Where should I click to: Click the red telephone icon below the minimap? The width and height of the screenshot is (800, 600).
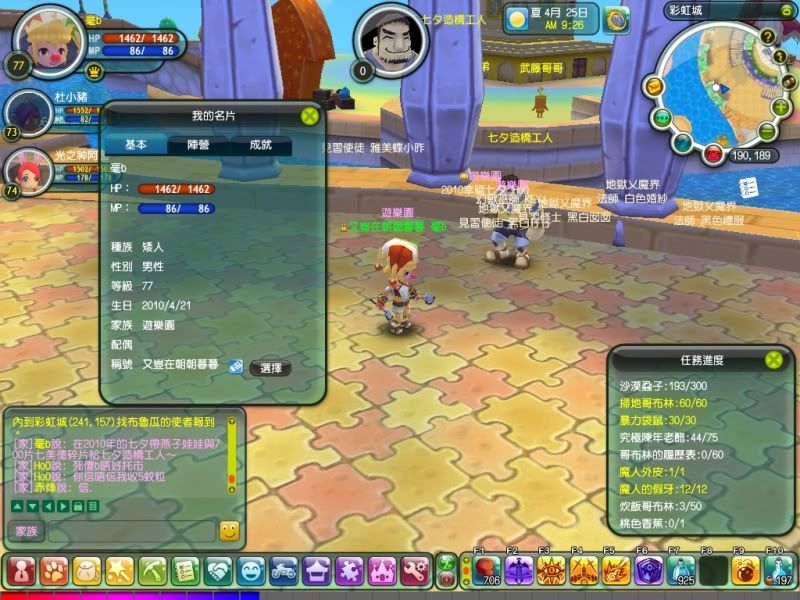point(712,154)
